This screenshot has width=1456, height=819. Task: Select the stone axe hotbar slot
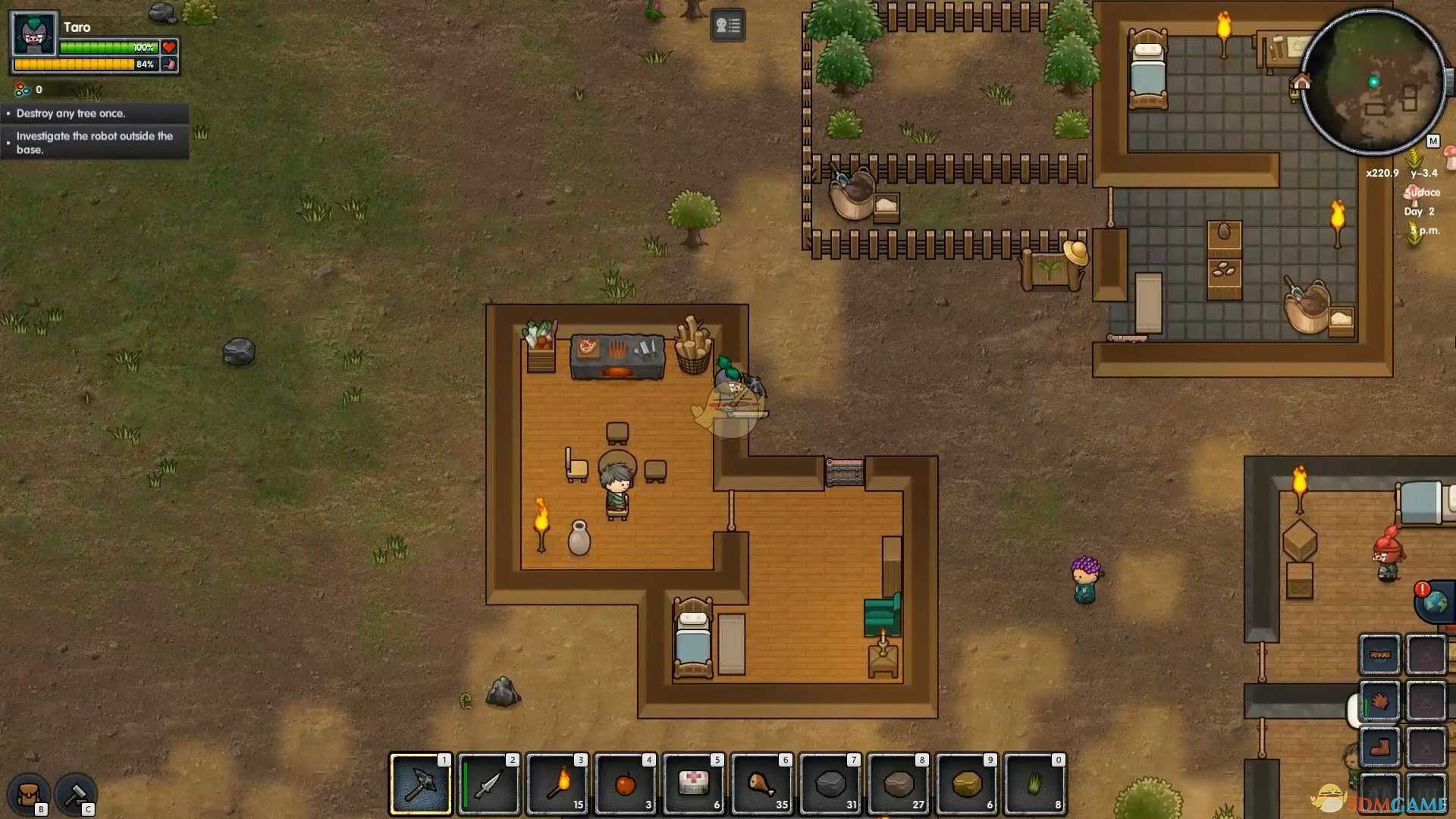tap(420, 784)
